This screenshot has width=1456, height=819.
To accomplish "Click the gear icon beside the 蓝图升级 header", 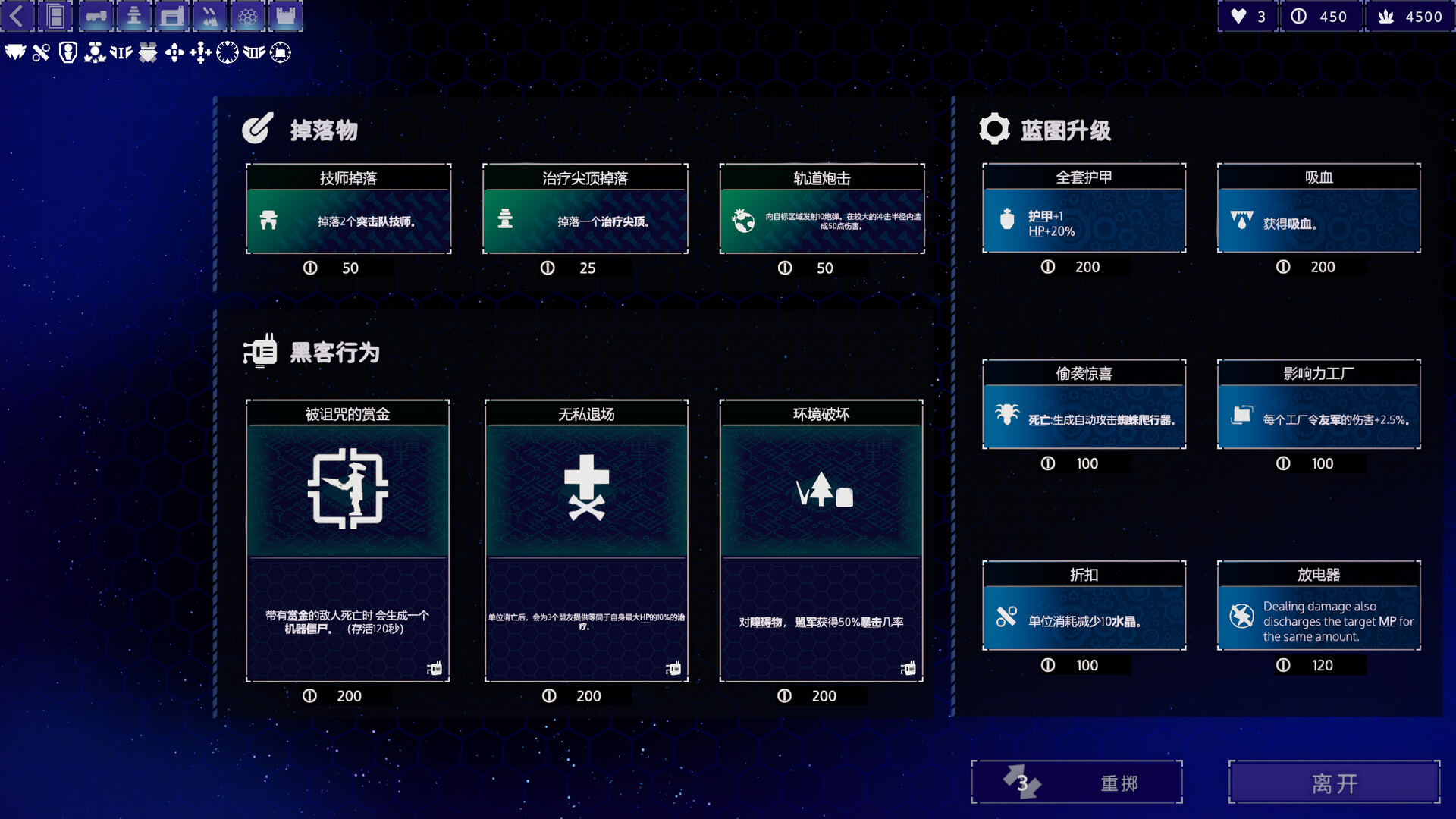I will point(994,128).
